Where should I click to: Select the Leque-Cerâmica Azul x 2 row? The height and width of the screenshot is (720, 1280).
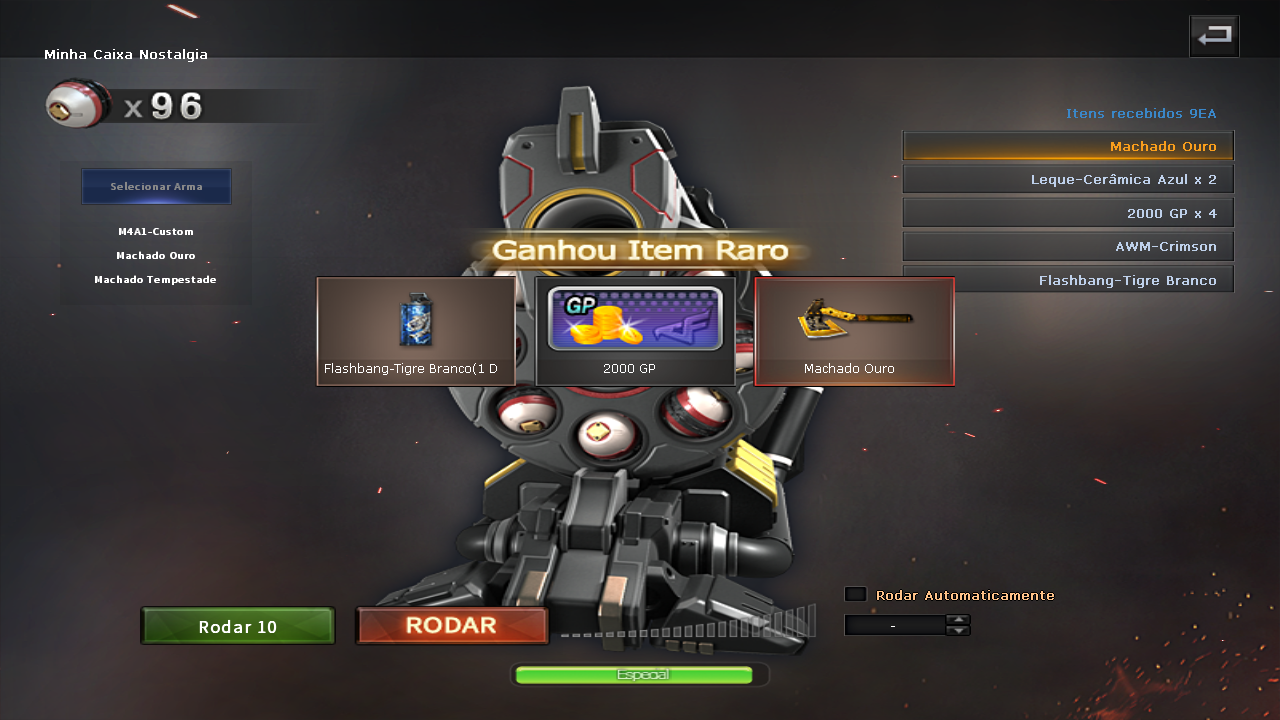click(x=1068, y=180)
